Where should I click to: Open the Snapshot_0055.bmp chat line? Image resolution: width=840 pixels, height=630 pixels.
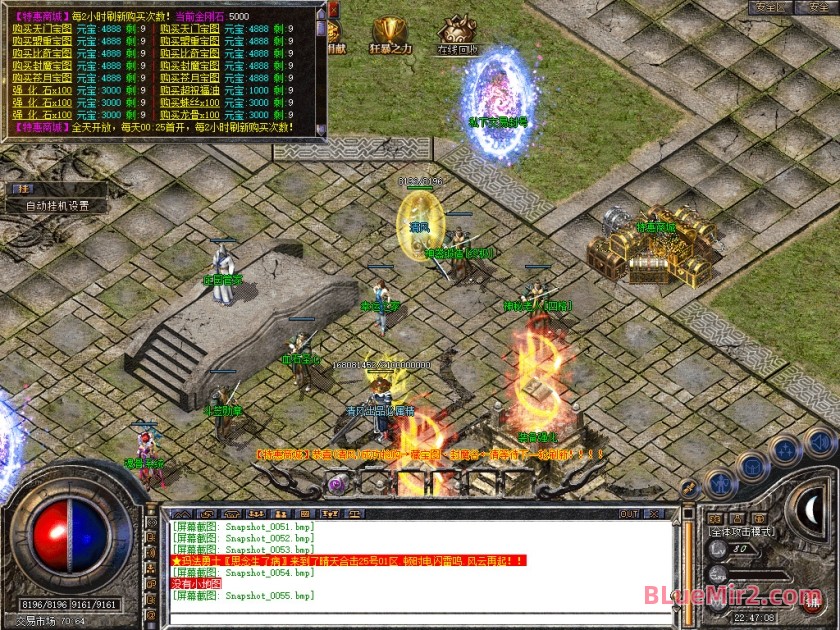click(x=243, y=596)
